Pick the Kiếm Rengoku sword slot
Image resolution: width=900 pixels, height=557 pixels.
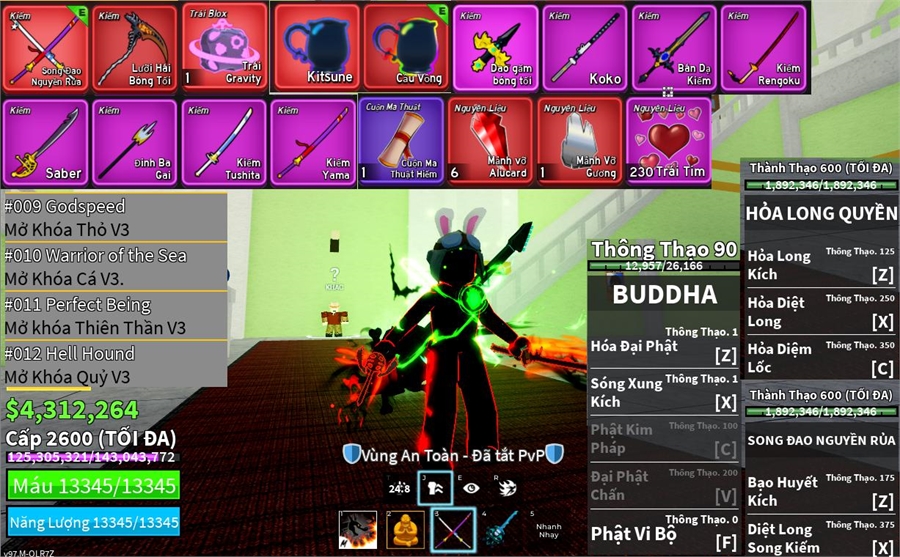pyautogui.click(x=764, y=47)
